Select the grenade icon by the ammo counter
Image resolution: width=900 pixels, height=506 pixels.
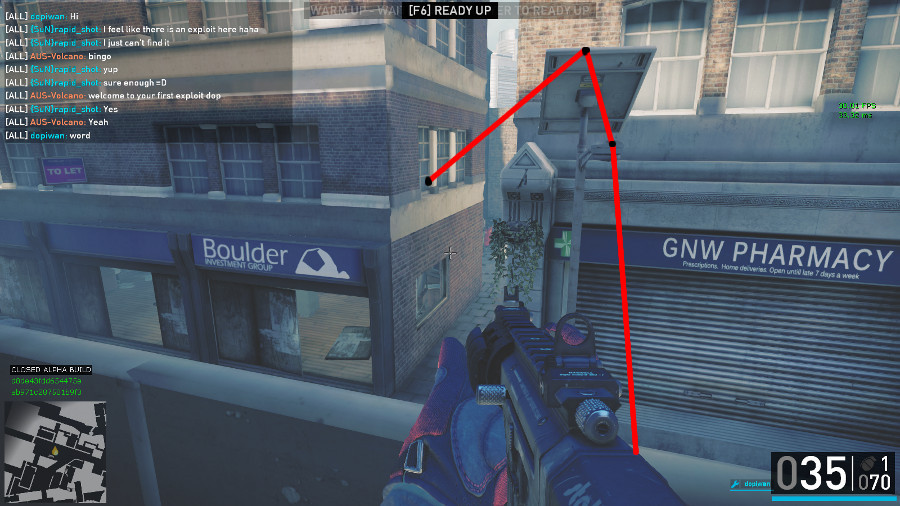coord(866,465)
